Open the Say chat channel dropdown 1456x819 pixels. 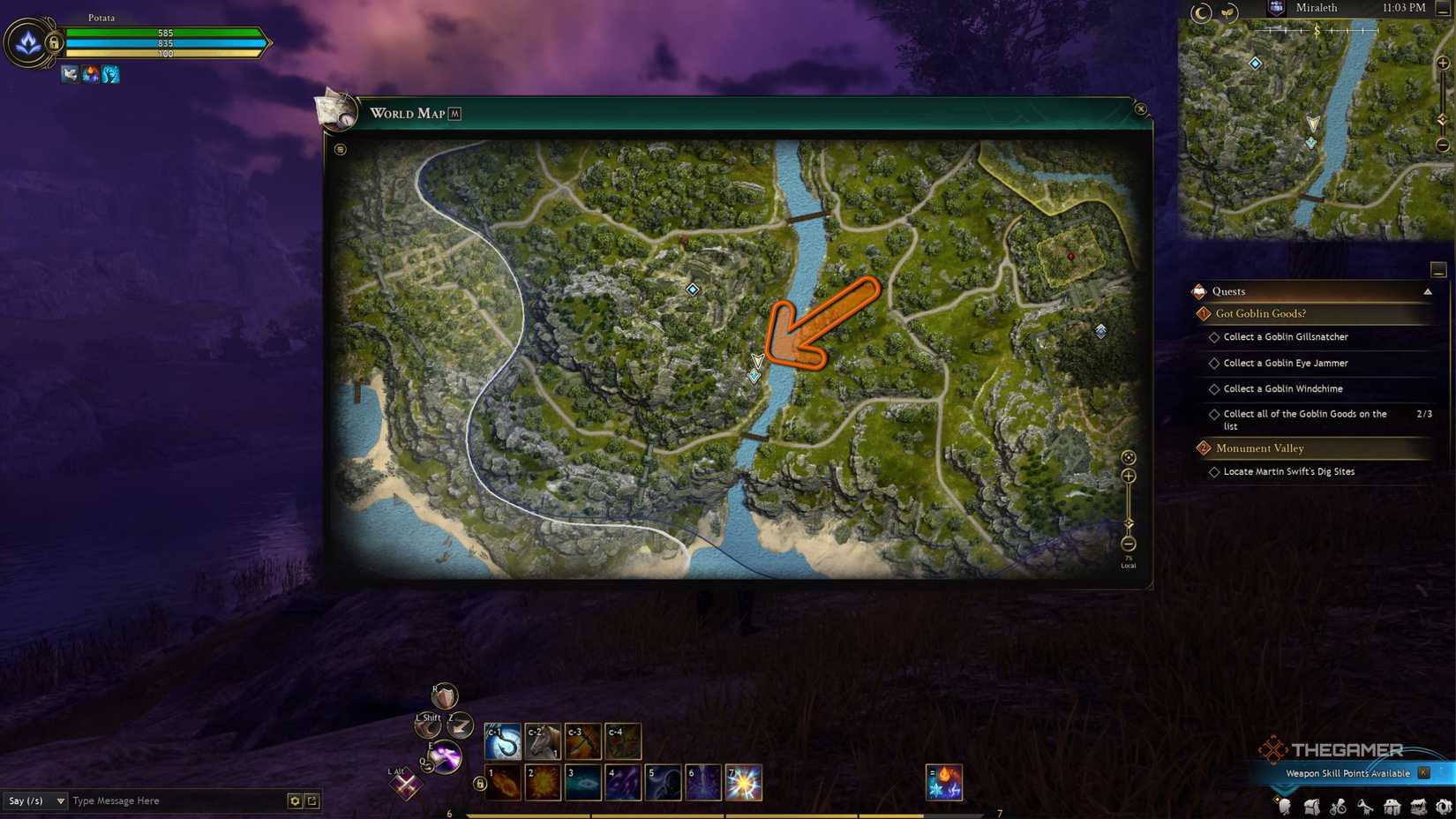tap(35, 801)
